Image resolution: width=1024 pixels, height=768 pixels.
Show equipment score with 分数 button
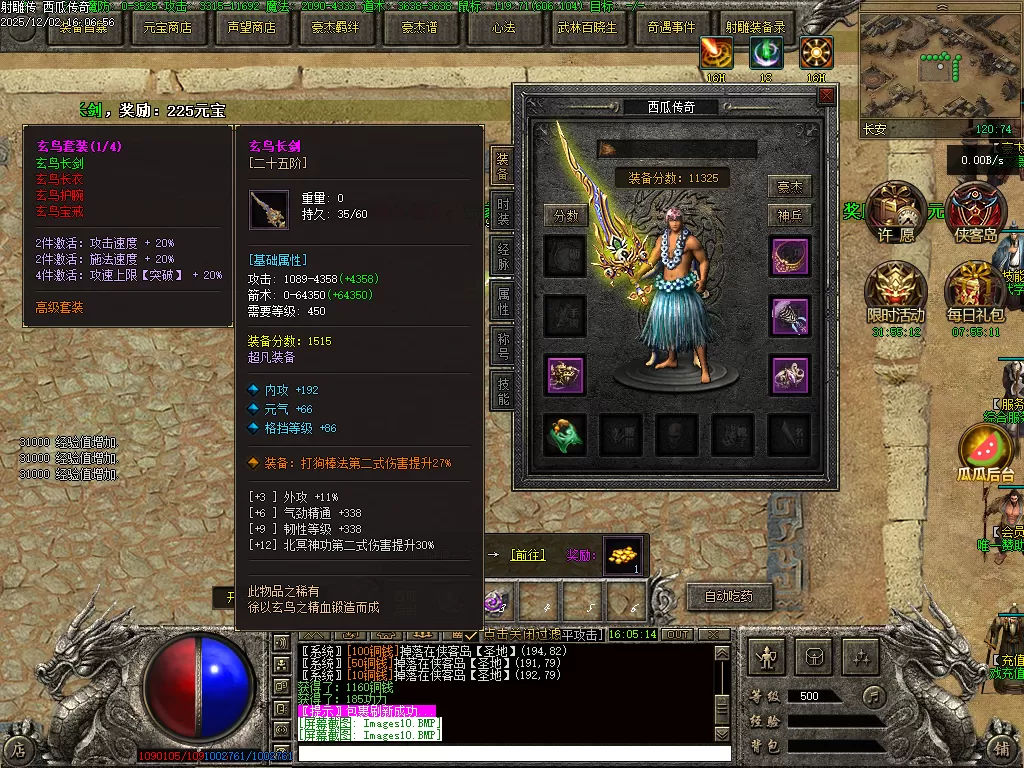[565, 215]
